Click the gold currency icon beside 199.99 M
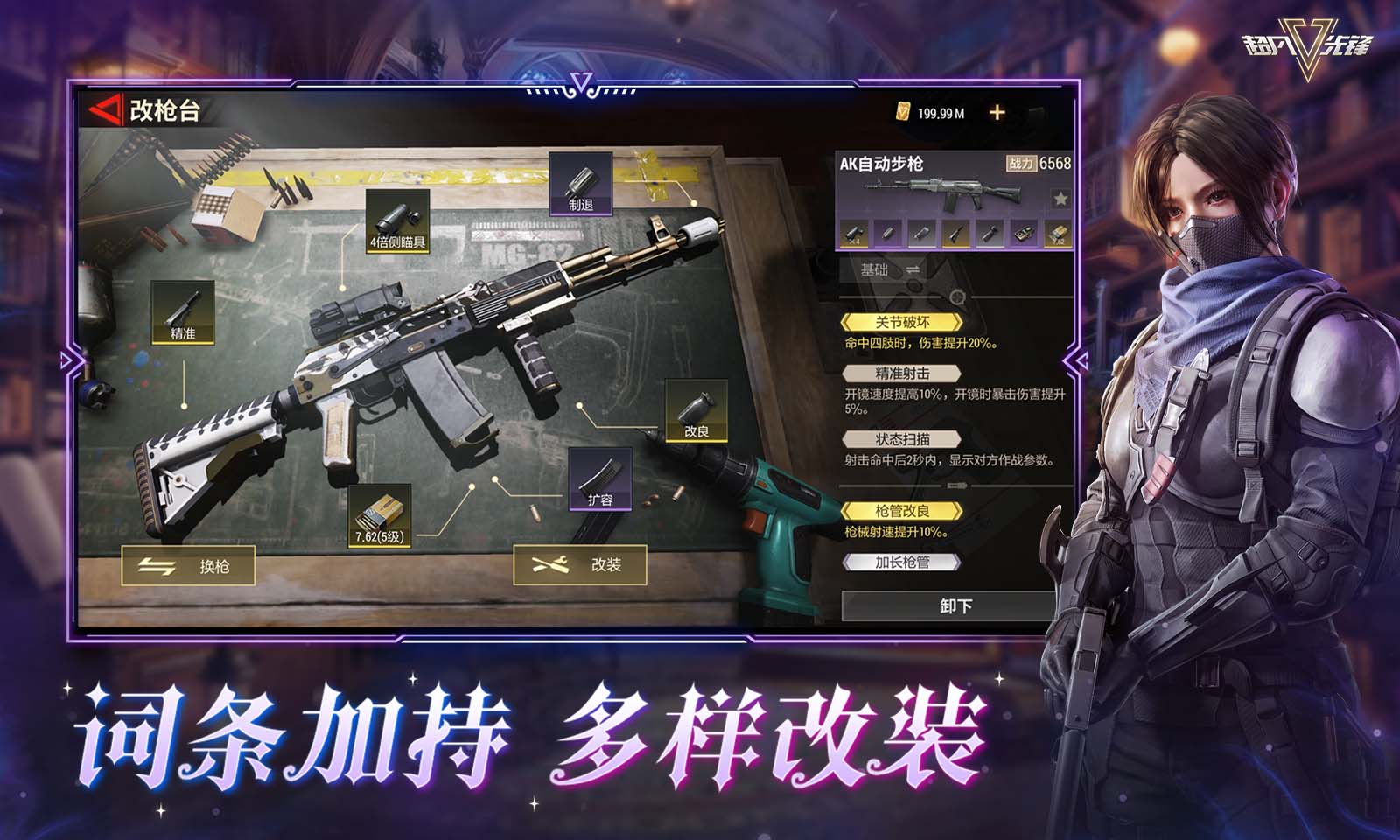 pyautogui.click(x=901, y=112)
